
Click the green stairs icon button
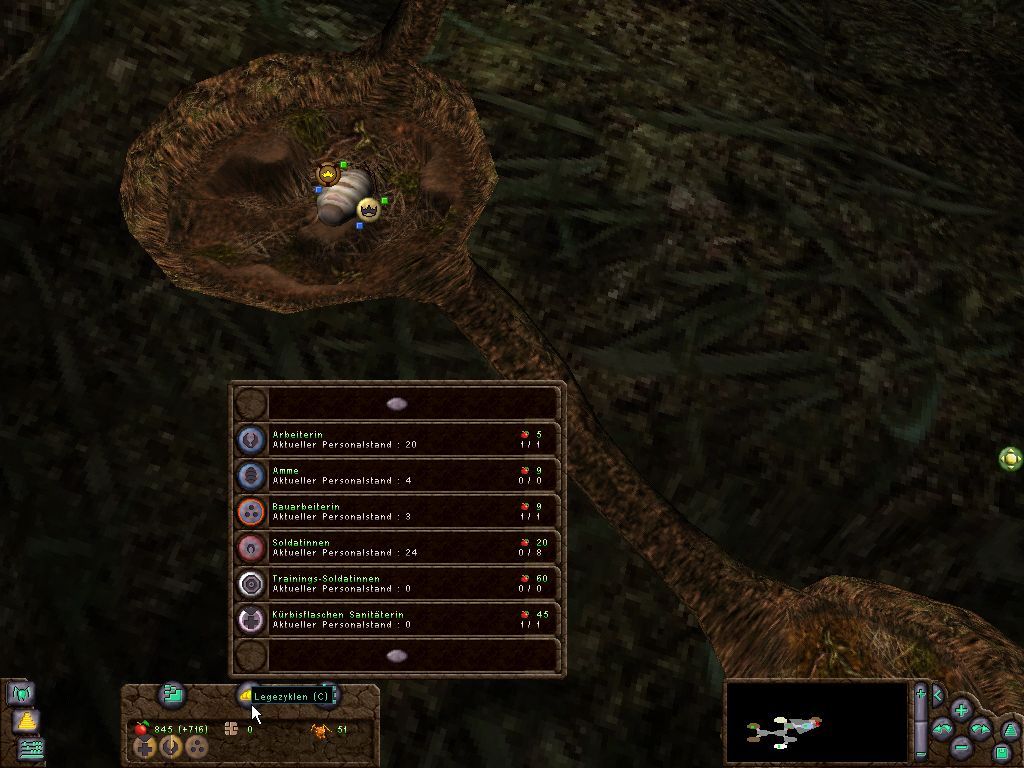click(173, 693)
